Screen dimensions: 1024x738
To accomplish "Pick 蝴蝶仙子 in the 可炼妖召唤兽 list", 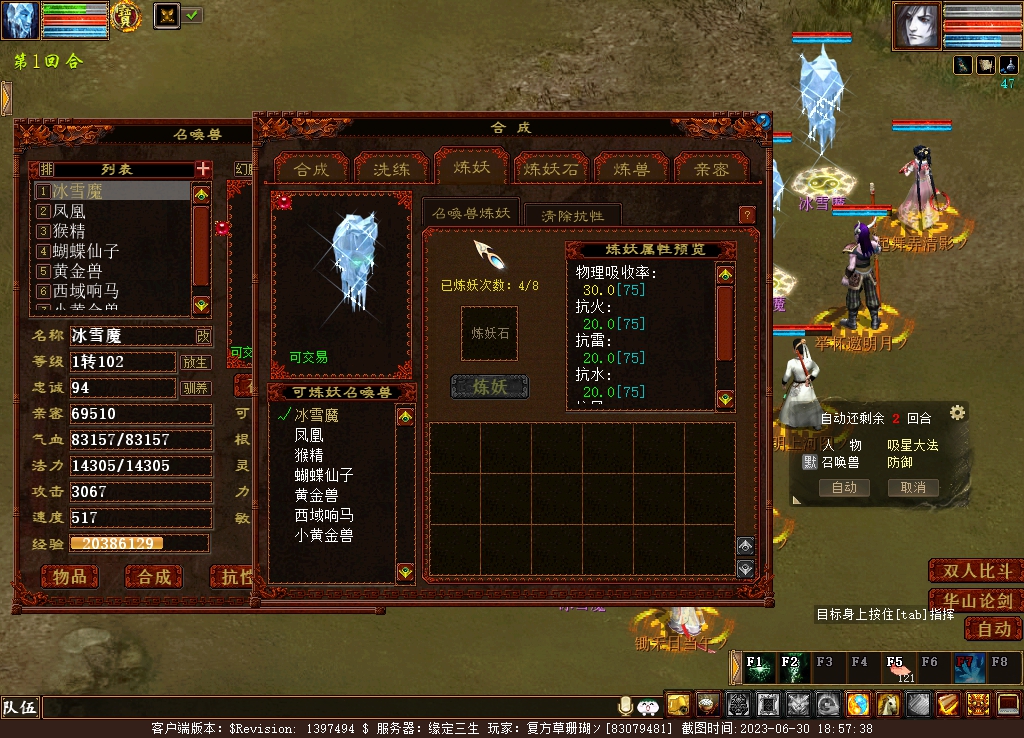I will (x=324, y=475).
